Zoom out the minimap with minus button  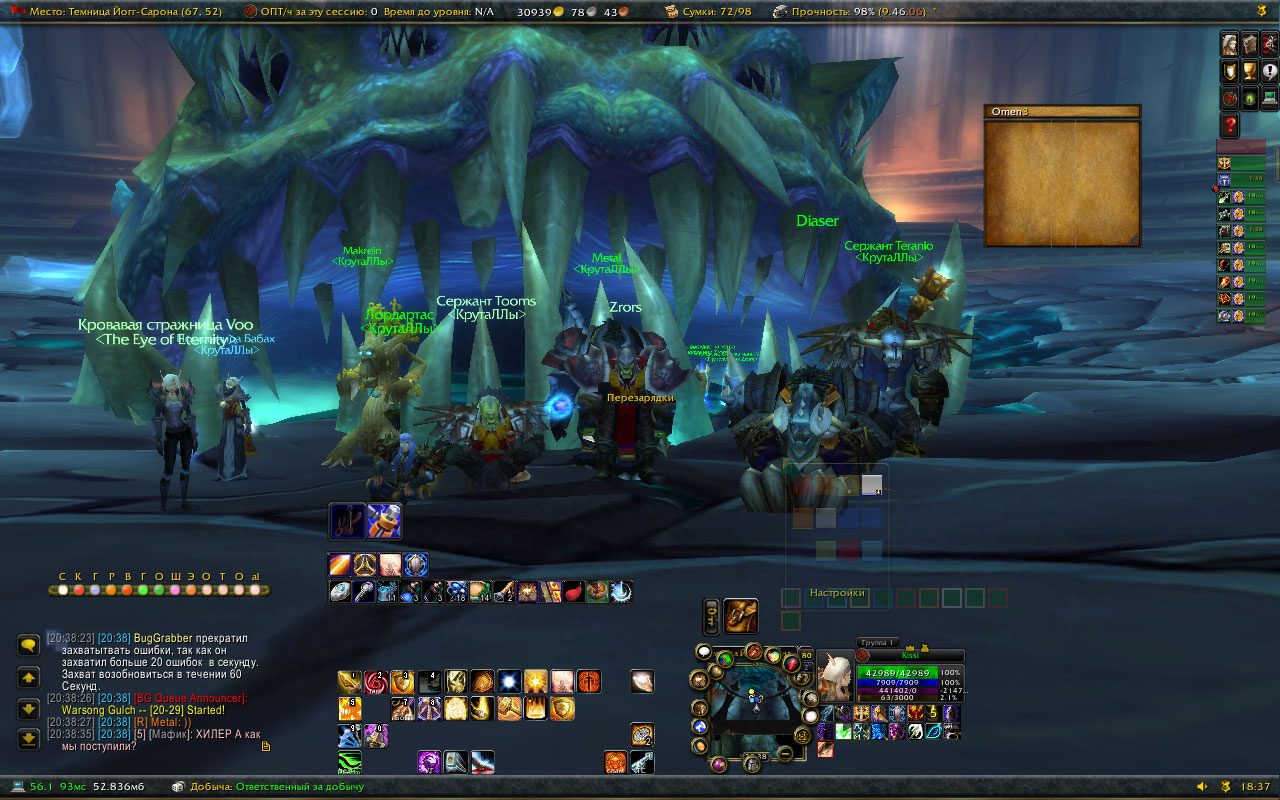tap(786, 753)
